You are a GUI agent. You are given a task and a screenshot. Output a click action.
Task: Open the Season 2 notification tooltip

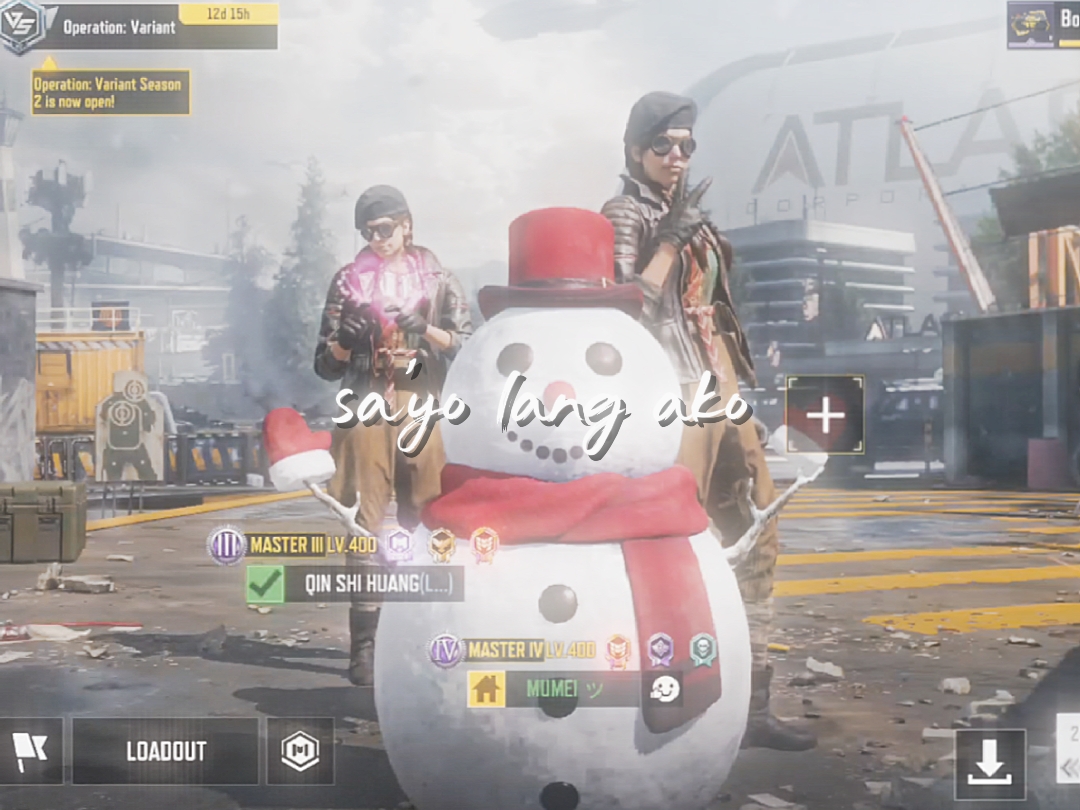(110, 92)
